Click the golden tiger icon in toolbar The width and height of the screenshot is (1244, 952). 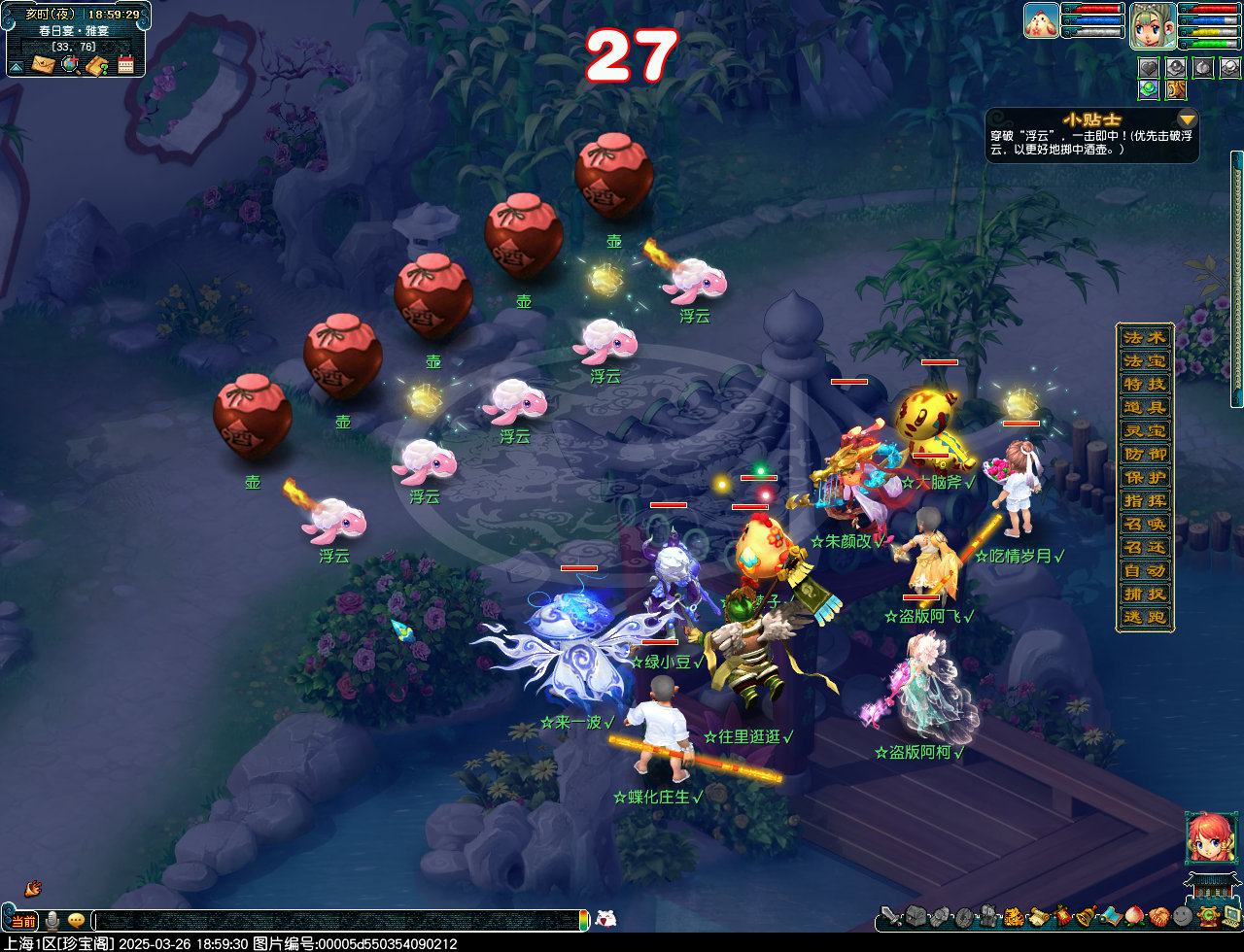(1012, 915)
